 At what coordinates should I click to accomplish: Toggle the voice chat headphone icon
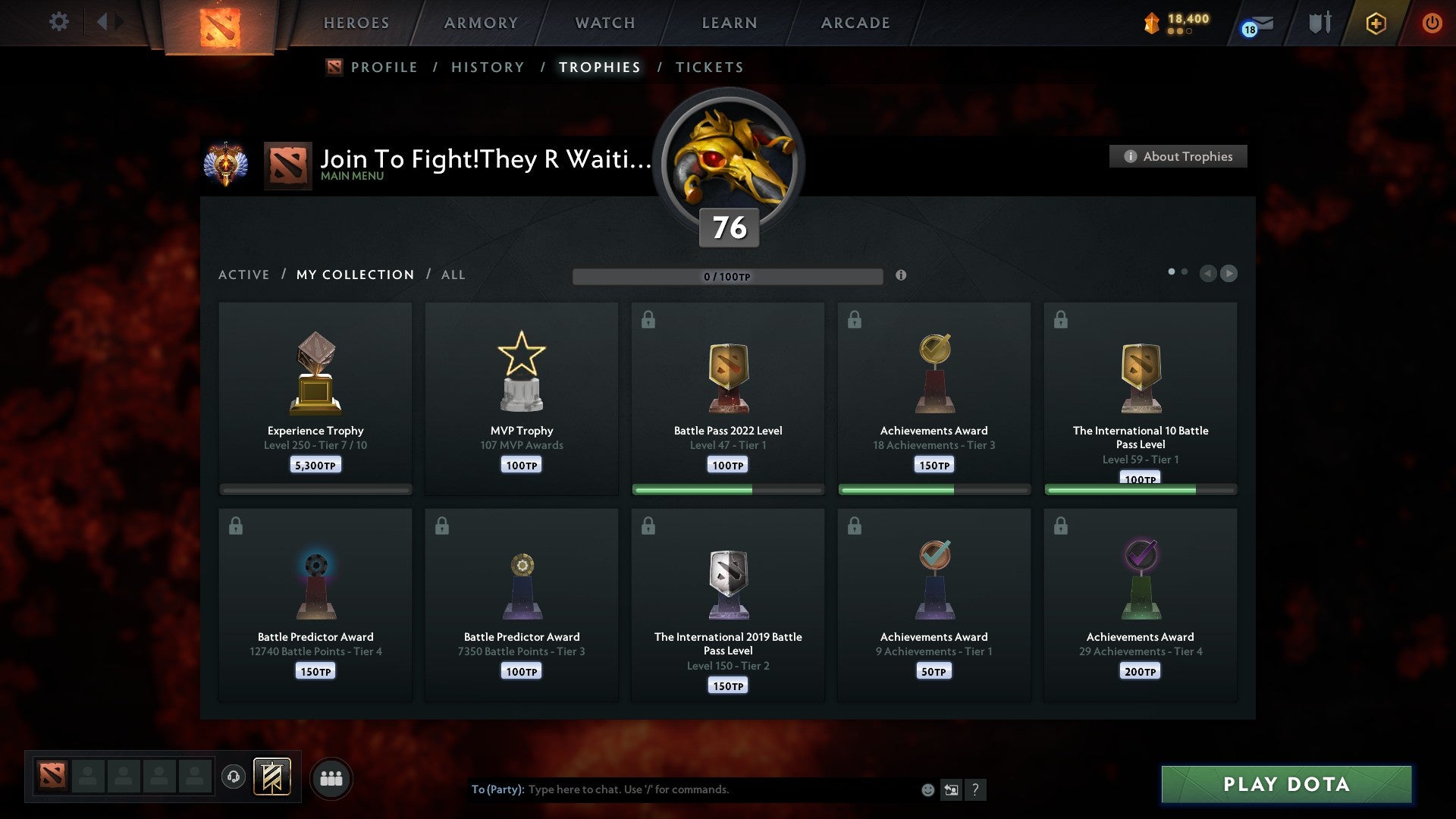233,777
